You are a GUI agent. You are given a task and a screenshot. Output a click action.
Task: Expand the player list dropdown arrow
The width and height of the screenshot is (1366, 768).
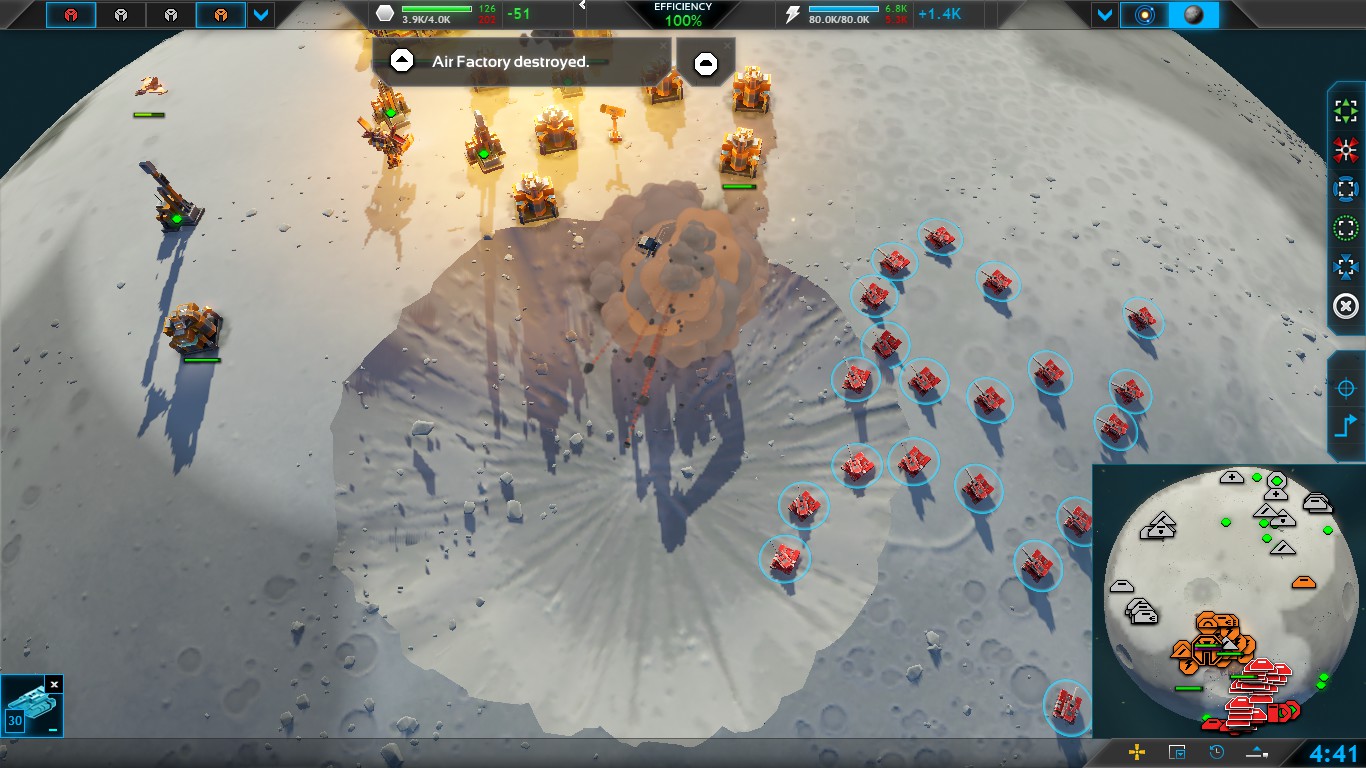(261, 15)
